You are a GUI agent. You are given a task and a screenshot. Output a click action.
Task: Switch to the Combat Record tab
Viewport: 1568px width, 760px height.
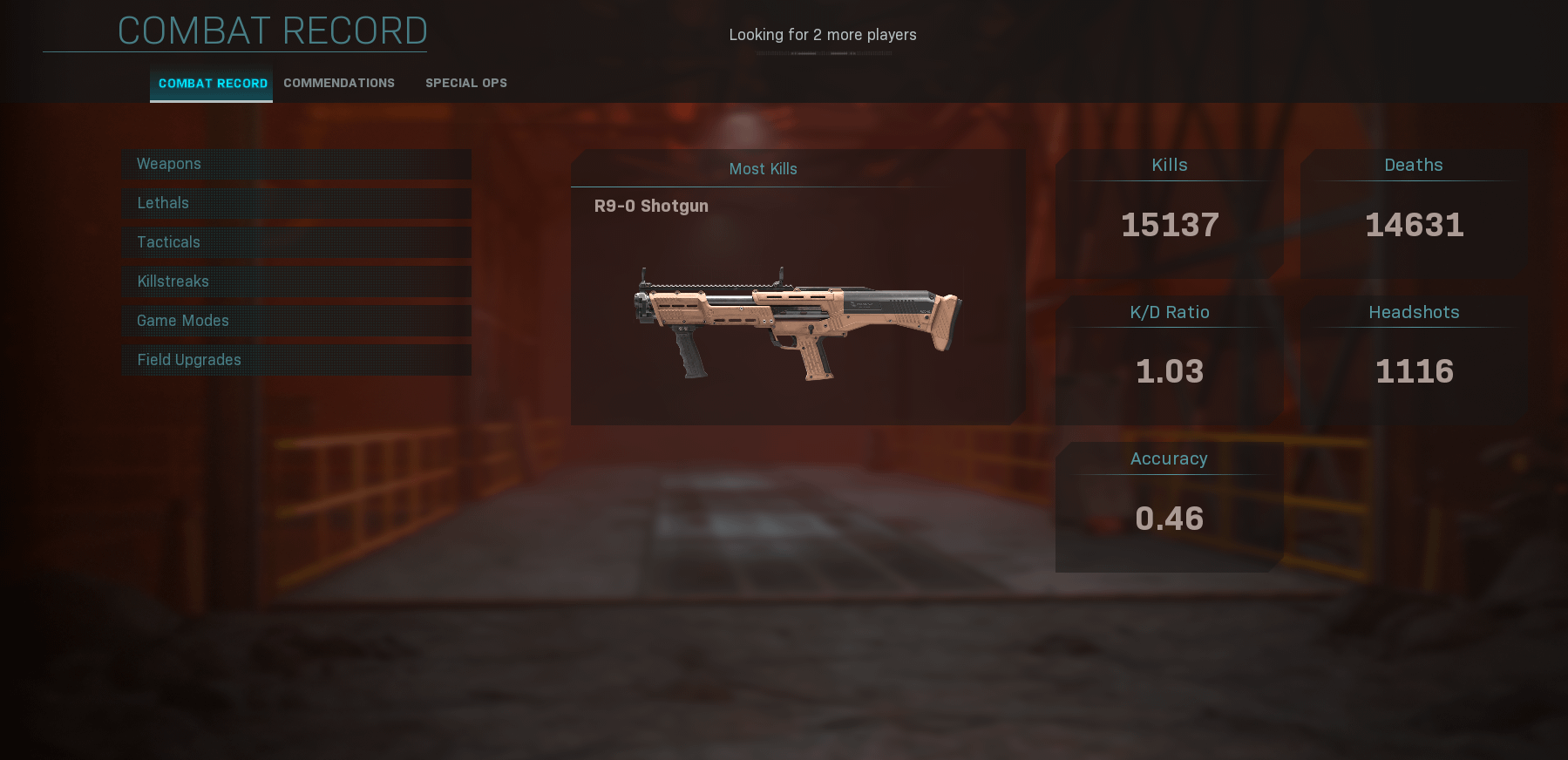coord(212,84)
